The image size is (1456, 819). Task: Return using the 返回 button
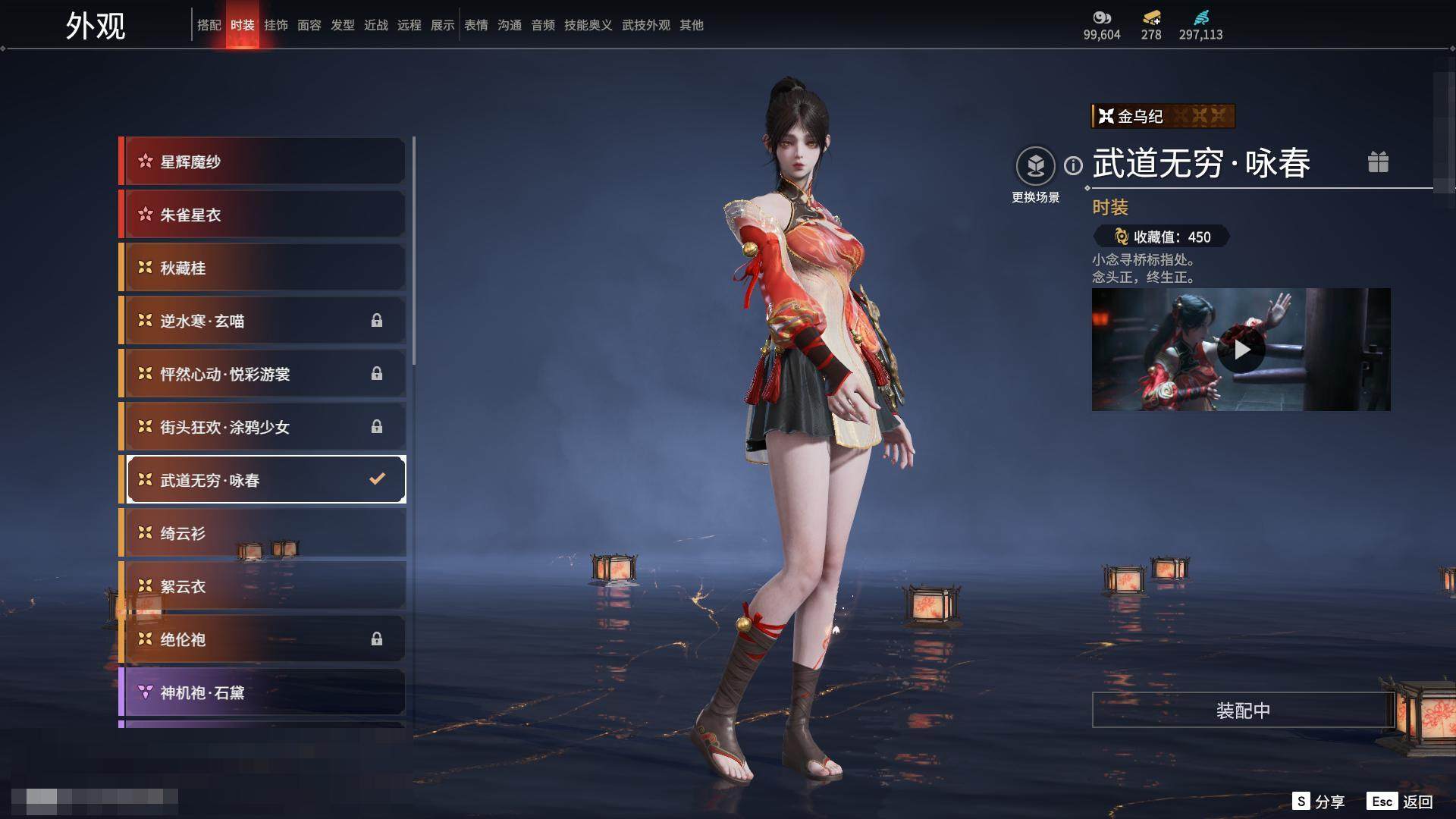[1401, 802]
